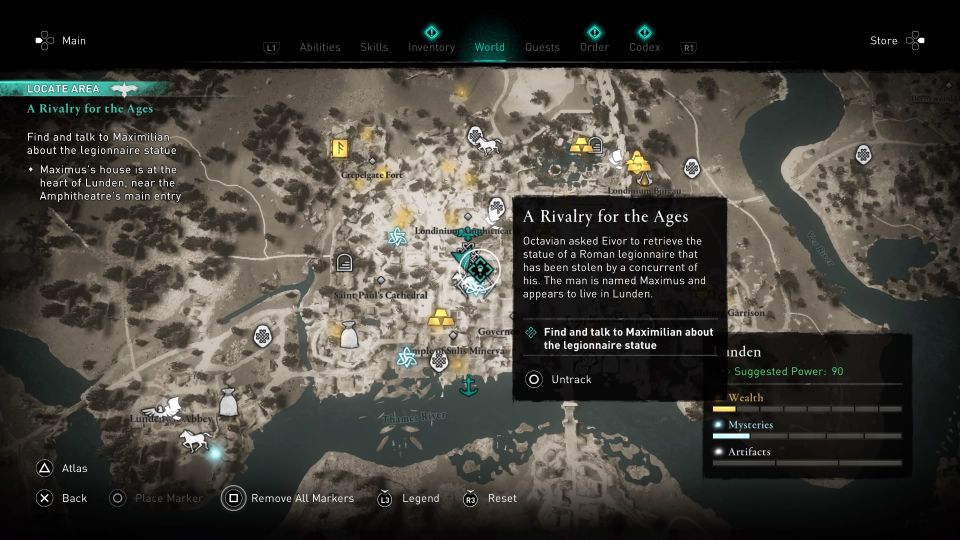This screenshot has height=540, width=960.
Task: Open the Store
Action: point(897,41)
